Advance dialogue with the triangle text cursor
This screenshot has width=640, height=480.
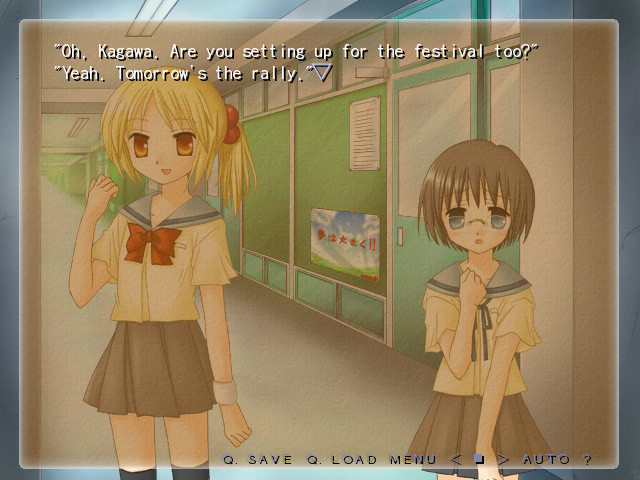(322, 72)
